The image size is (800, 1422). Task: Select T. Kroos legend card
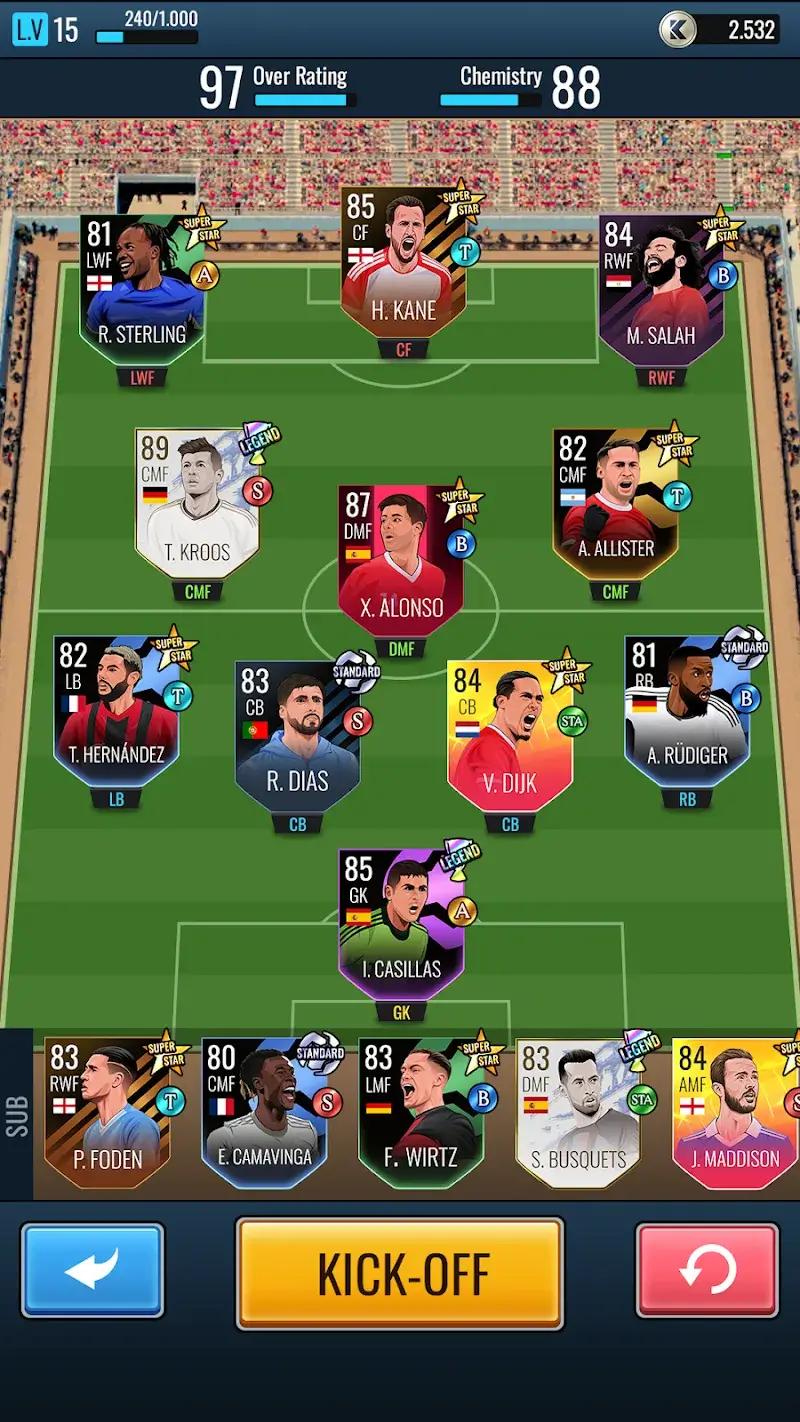point(198,505)
